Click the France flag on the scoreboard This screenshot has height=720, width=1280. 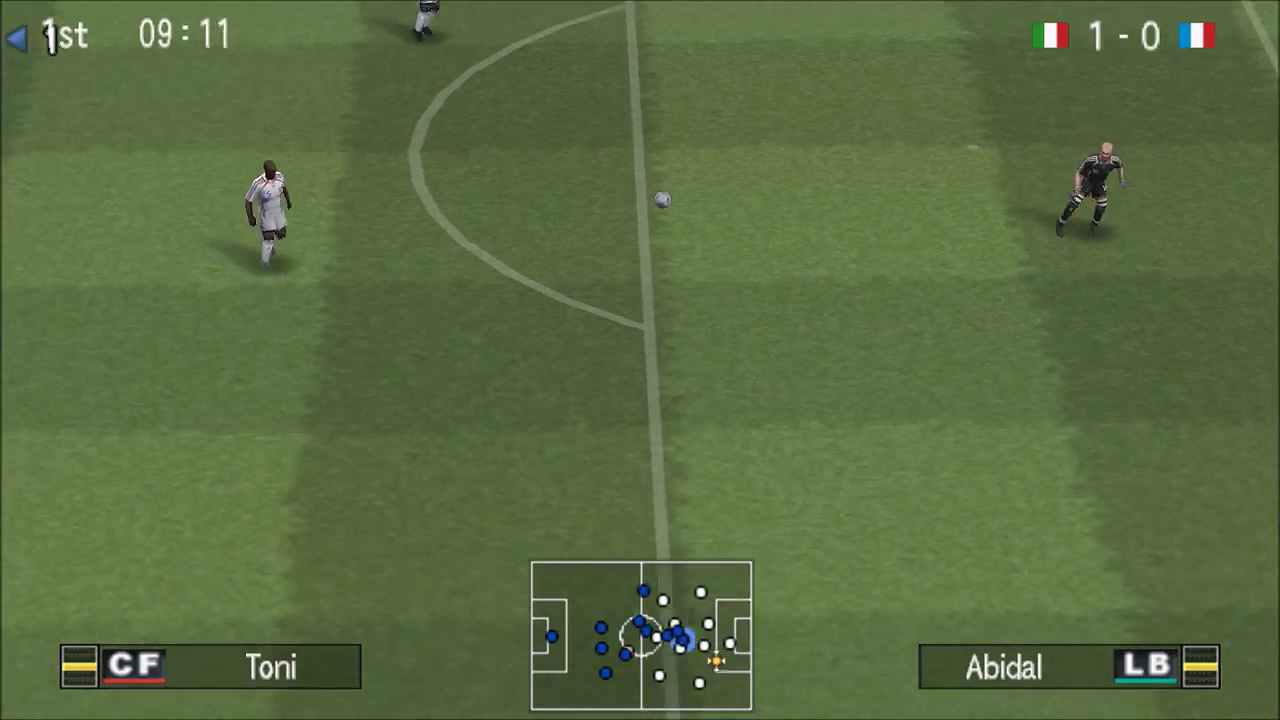[x=1197, y=36]
